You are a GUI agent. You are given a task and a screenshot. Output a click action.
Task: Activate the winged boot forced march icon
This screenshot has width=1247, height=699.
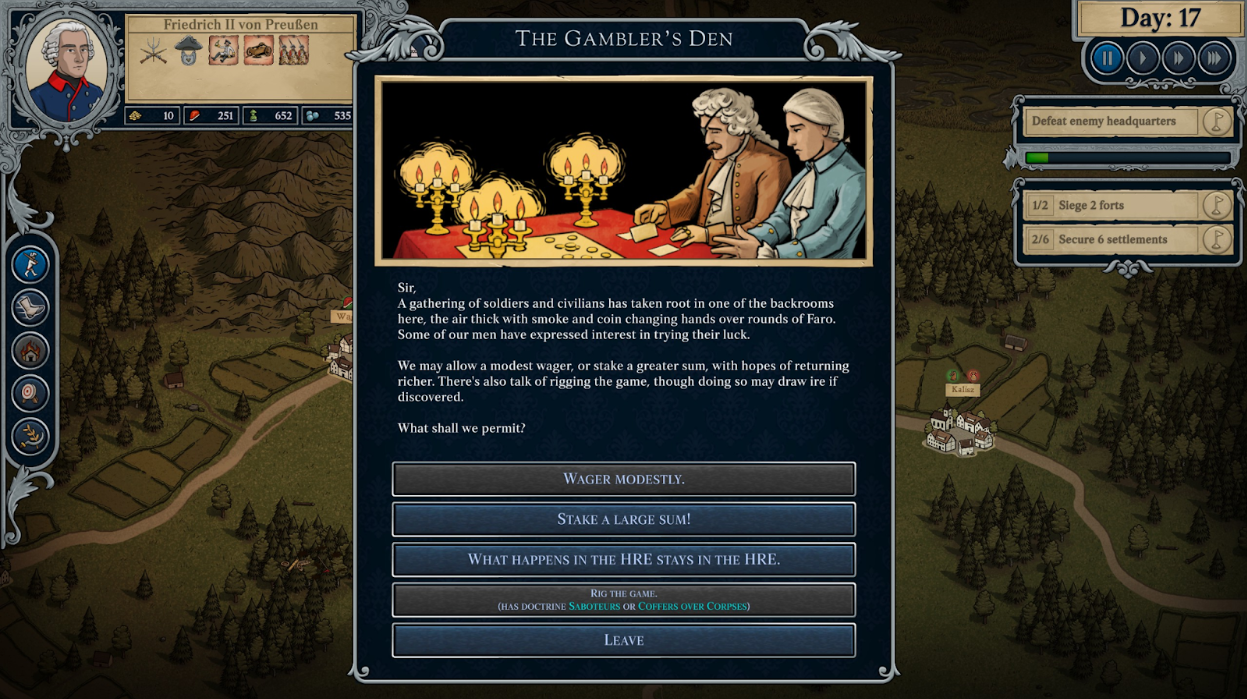(31, 308)
